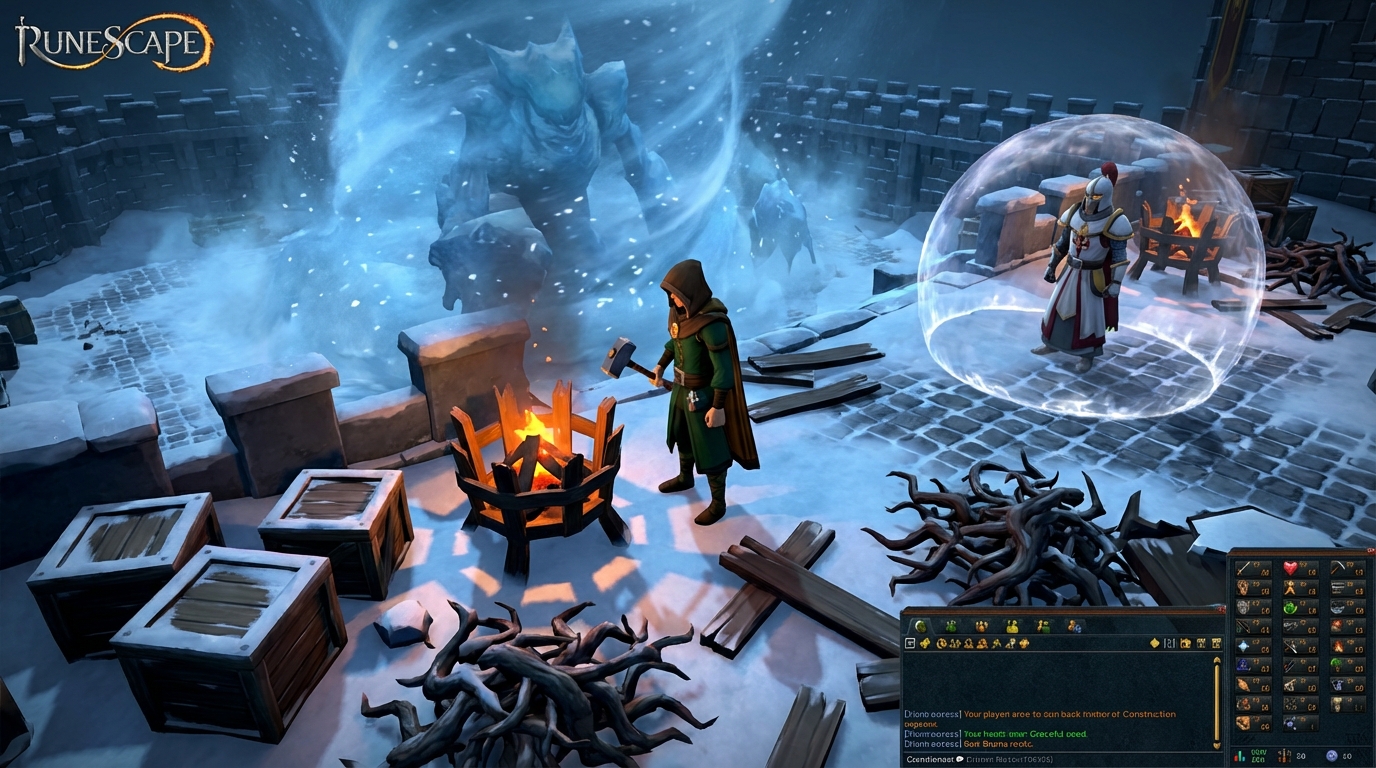Click the Strength skill icon

pos(1242,589)
